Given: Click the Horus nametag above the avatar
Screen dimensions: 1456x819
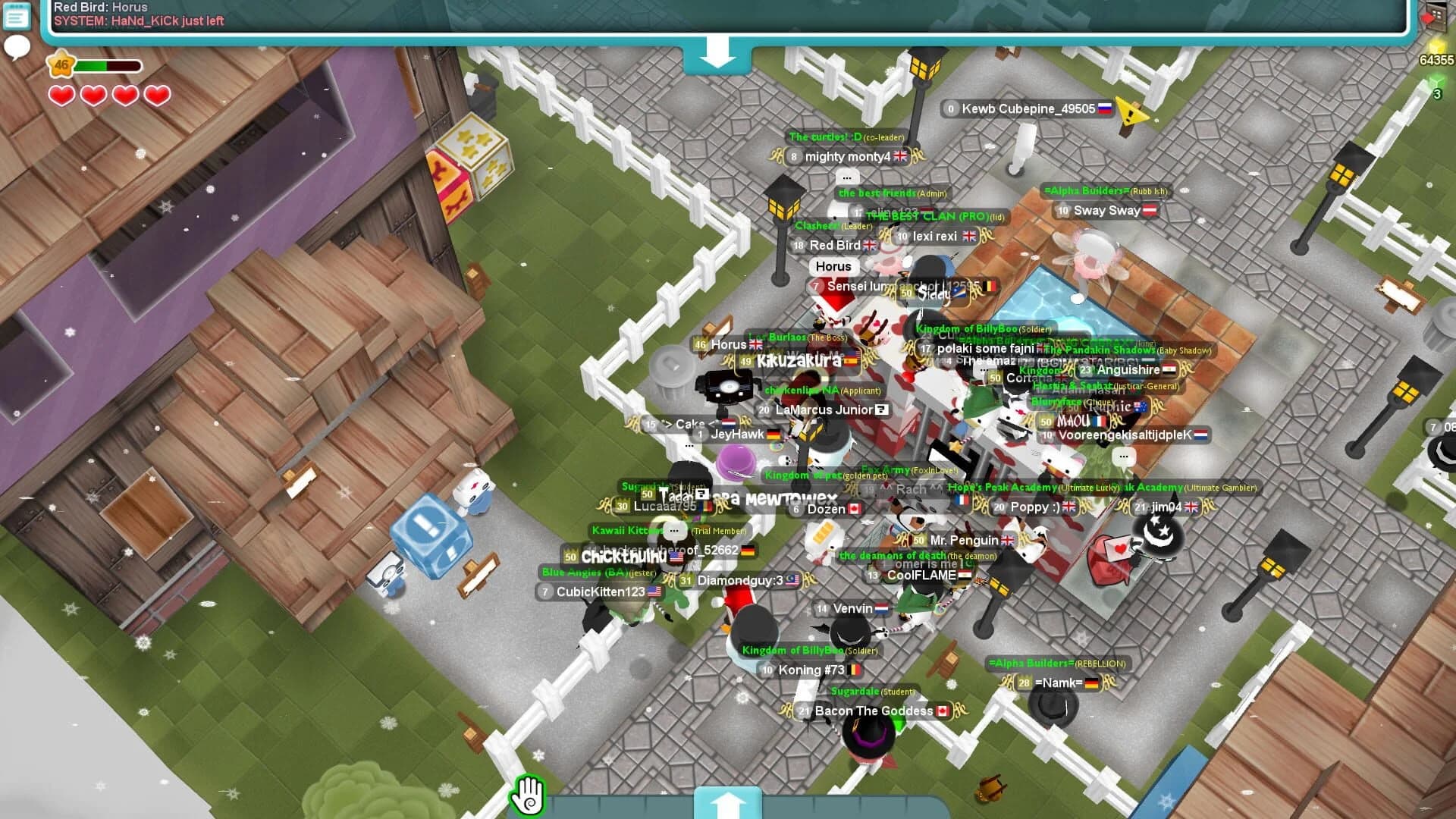Looking at the screenshot, I should coord(833,266).
